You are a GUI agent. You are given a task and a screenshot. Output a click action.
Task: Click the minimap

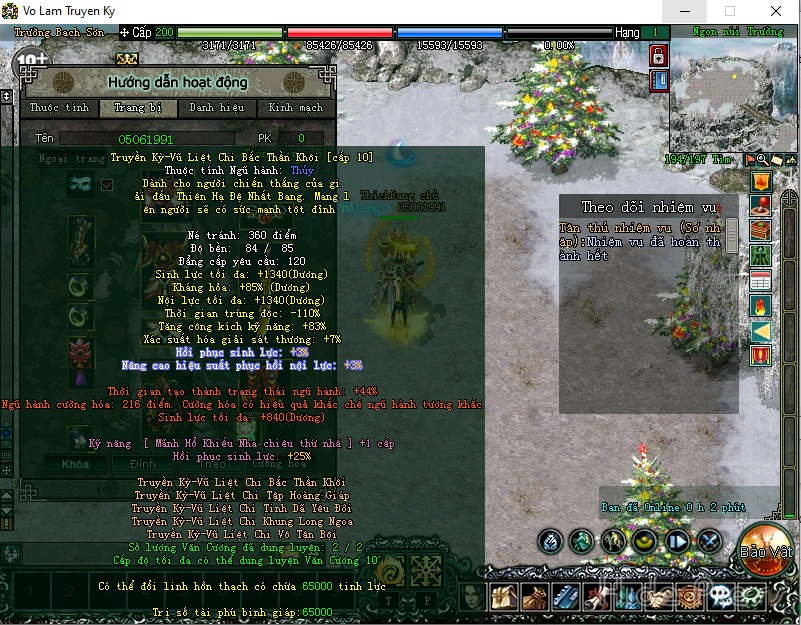[x=733, y=96]
